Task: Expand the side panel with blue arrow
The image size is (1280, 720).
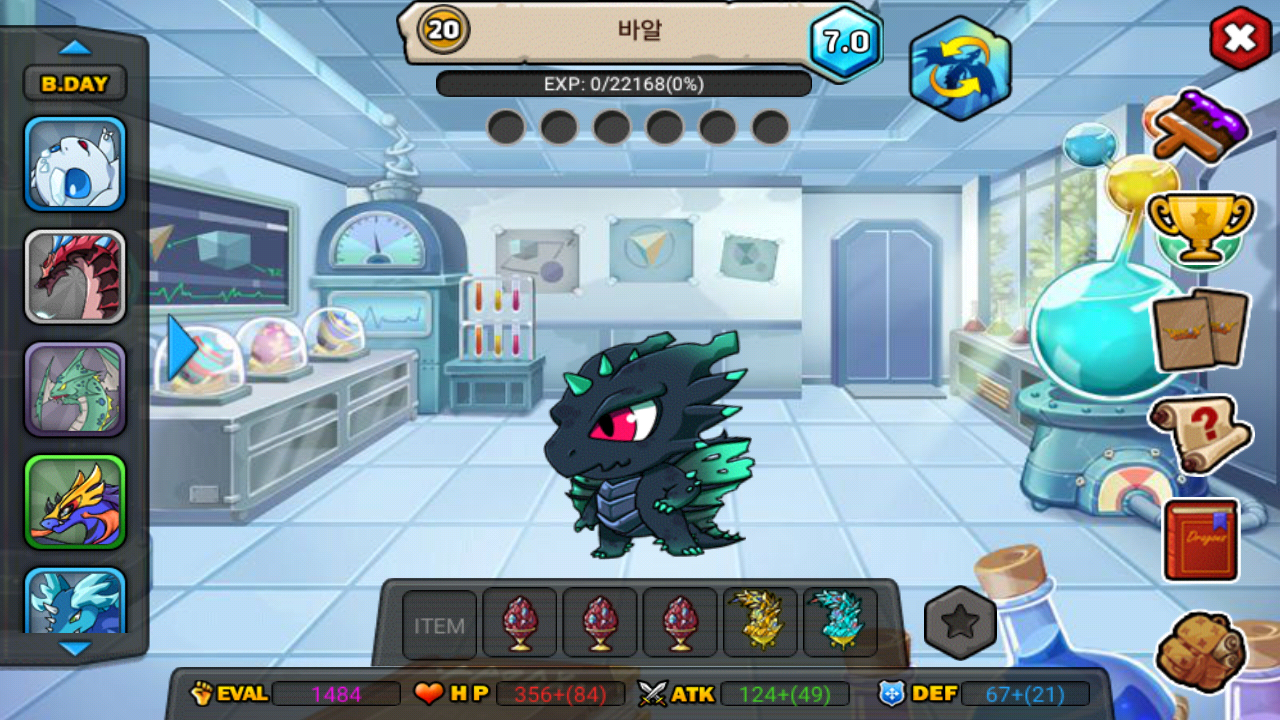Action: tap(181, 348)
